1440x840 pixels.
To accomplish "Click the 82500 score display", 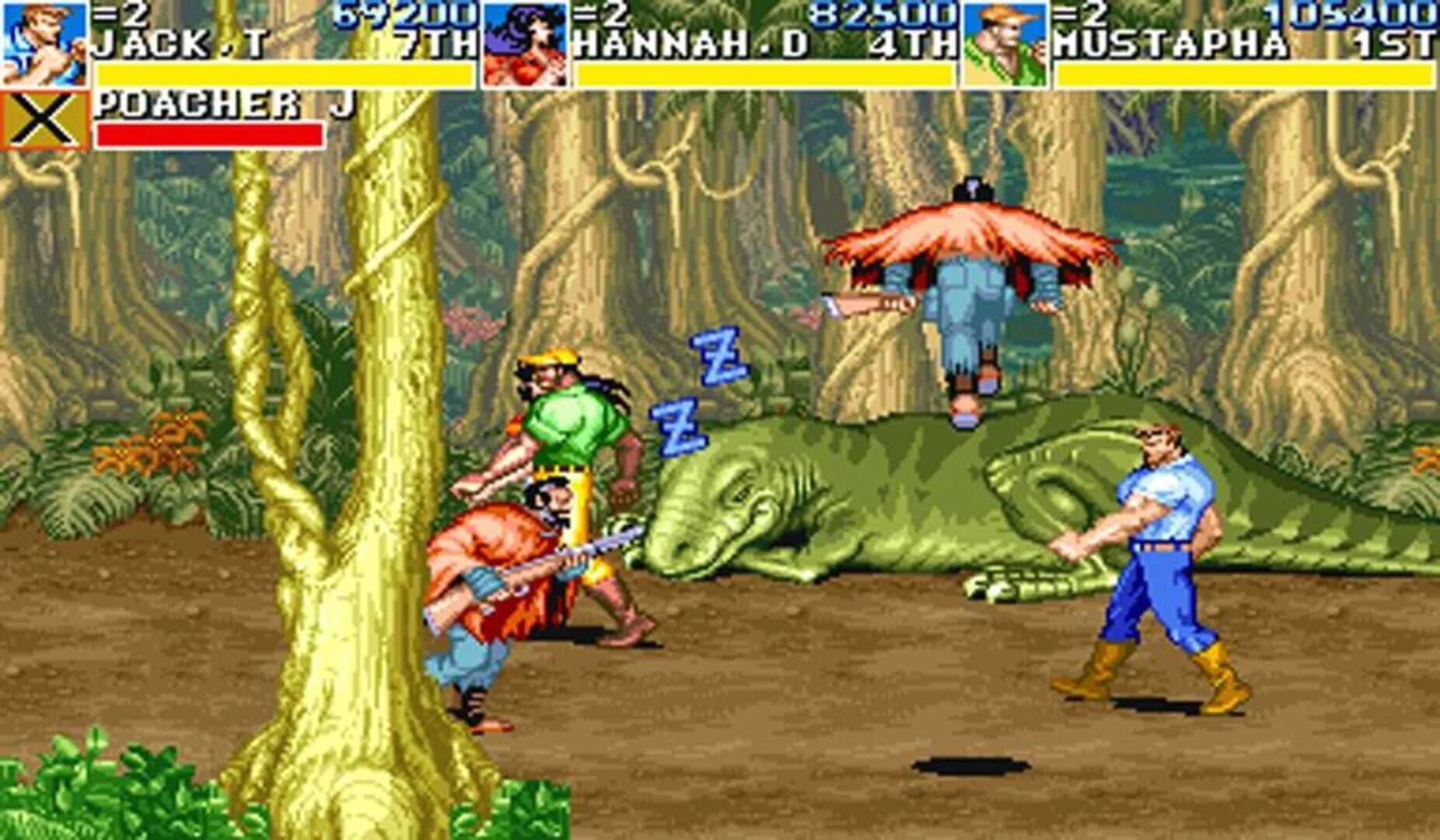I will click(879, 14).
